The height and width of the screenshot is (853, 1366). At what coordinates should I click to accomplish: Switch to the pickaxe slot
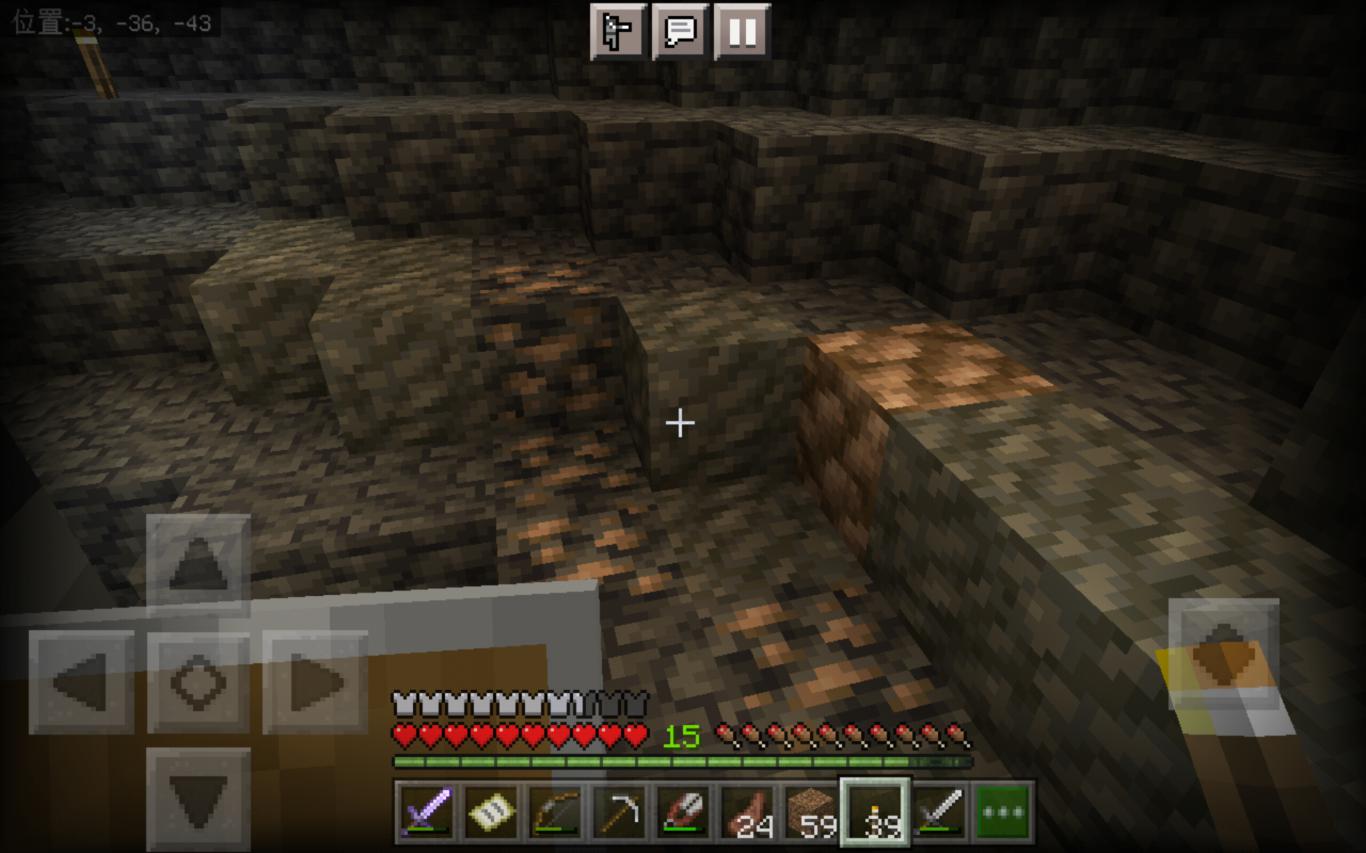click(619, 811)
